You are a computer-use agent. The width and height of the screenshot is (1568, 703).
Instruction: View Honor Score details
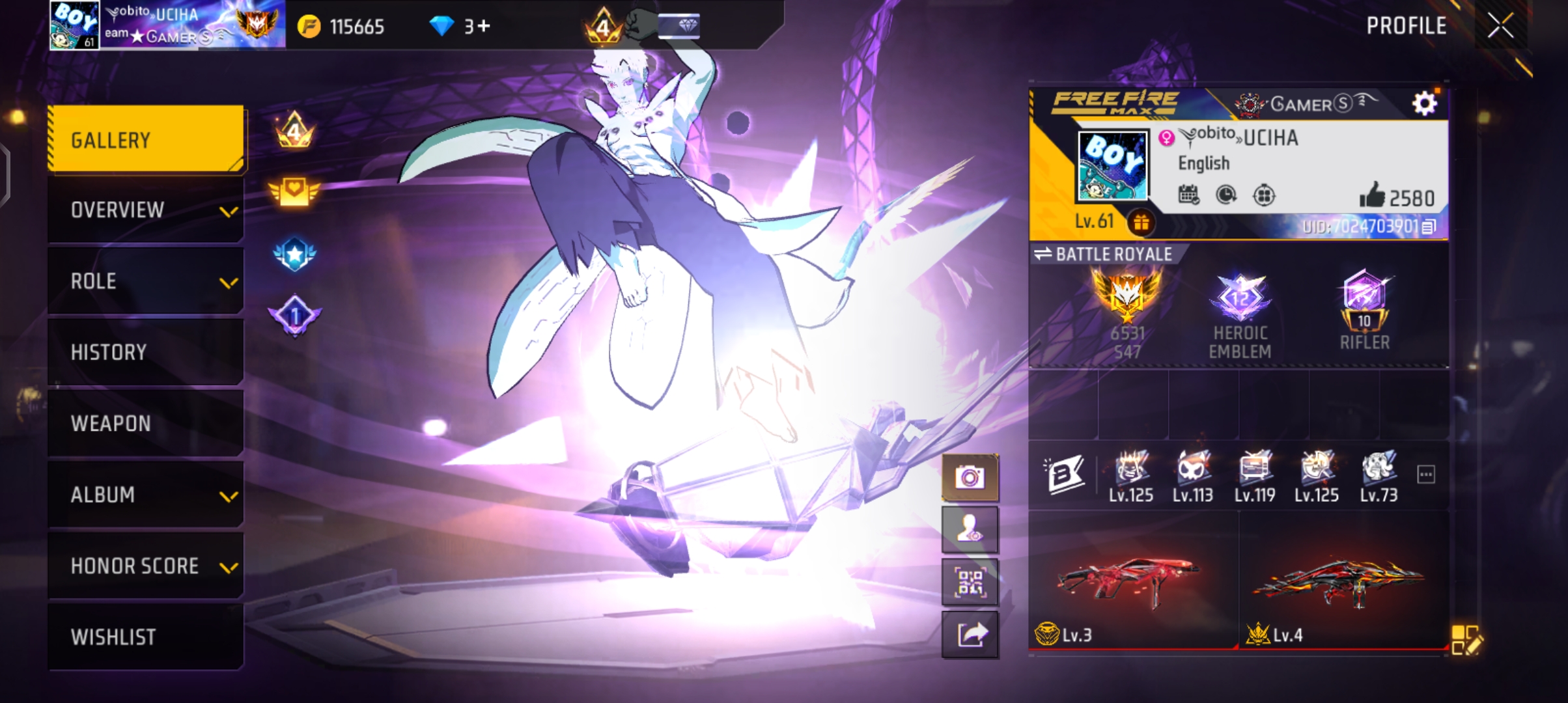tap(146, 566)
